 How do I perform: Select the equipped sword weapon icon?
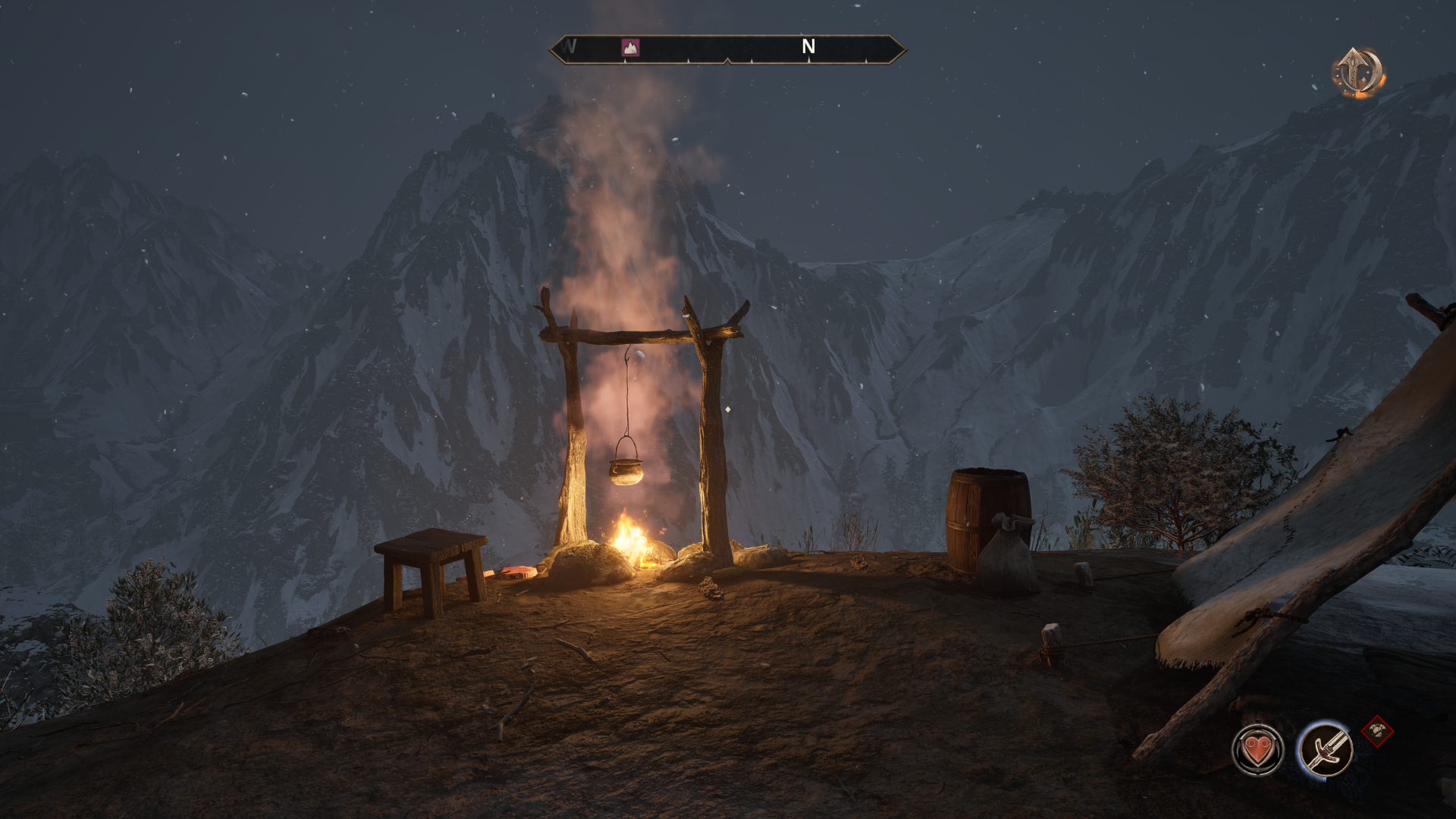pos(1325,748)
